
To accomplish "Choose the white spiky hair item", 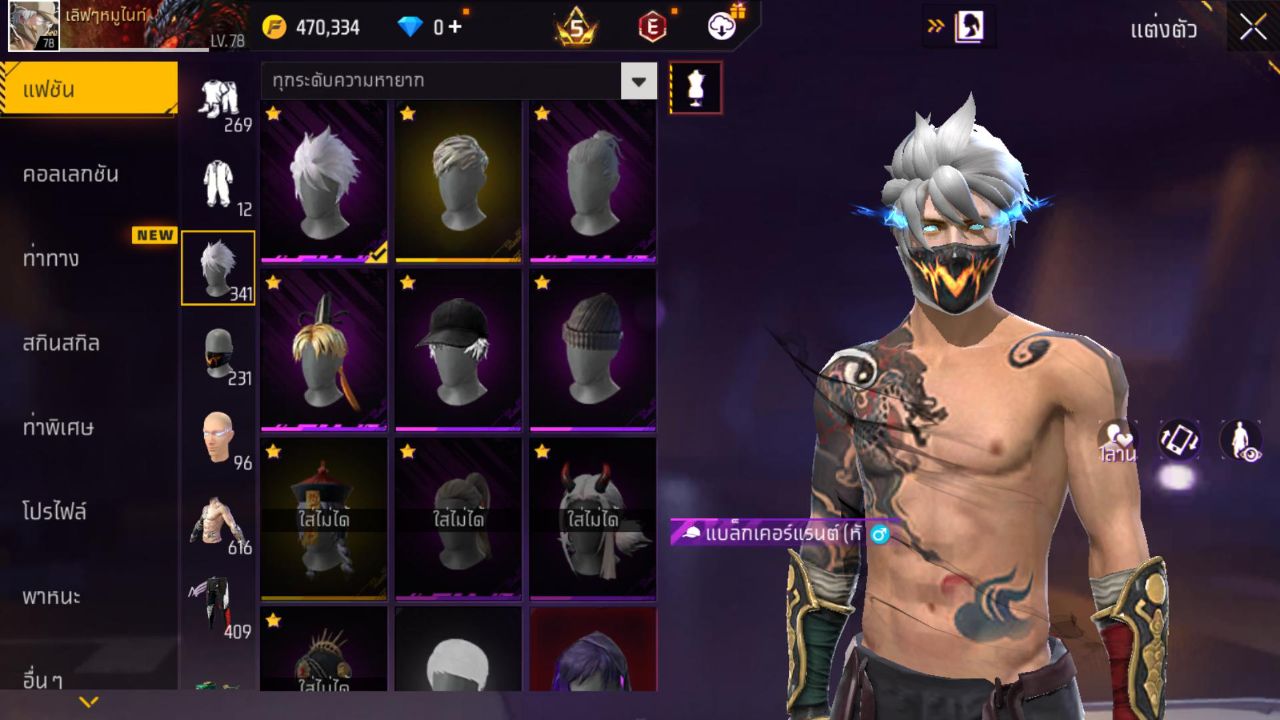I will point(324,181).
